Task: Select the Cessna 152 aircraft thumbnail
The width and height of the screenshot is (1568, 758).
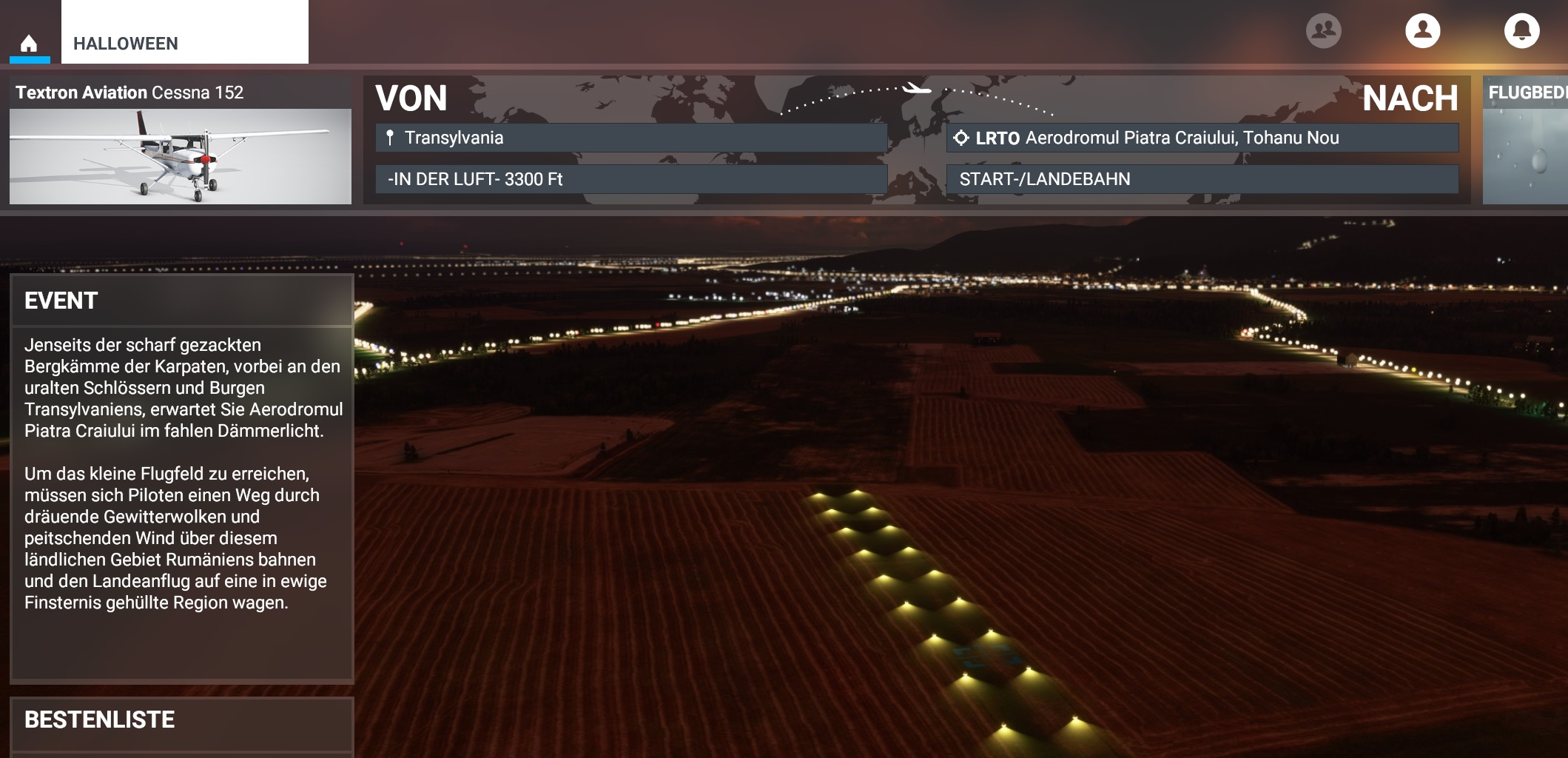Action: point(180,155)
